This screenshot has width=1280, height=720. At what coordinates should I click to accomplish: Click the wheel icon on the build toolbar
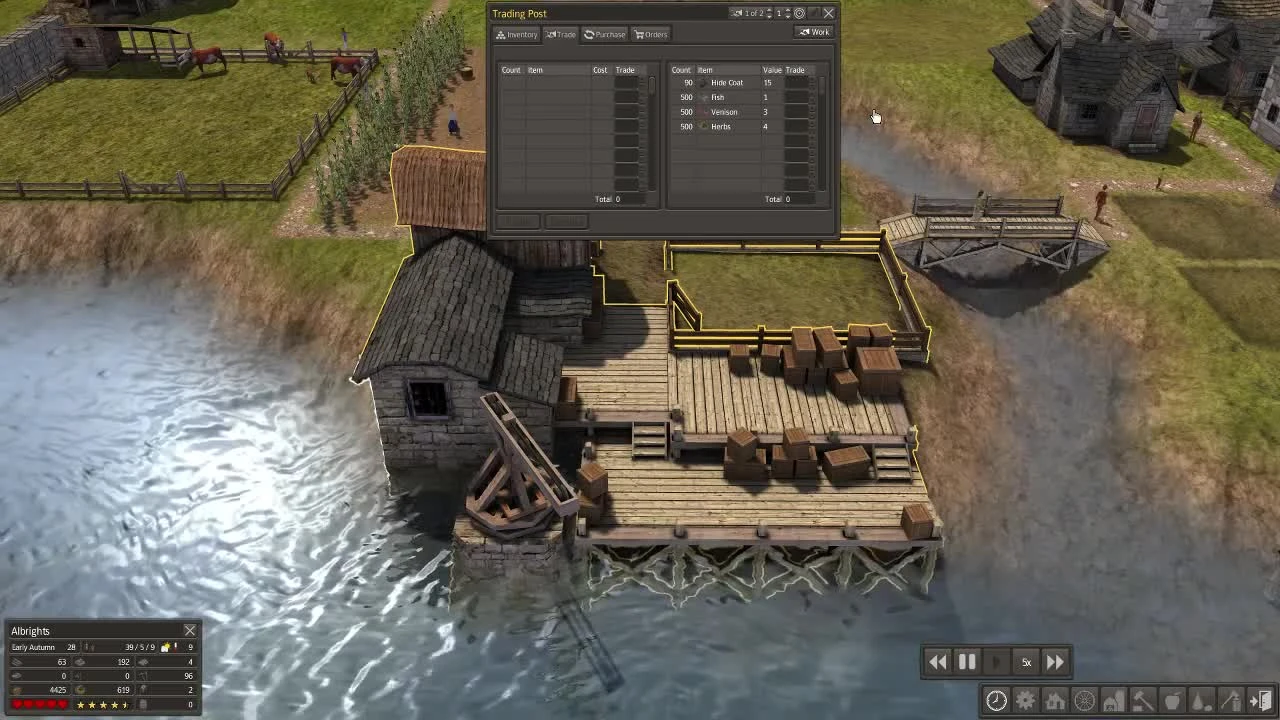(x=1084, y=700)
